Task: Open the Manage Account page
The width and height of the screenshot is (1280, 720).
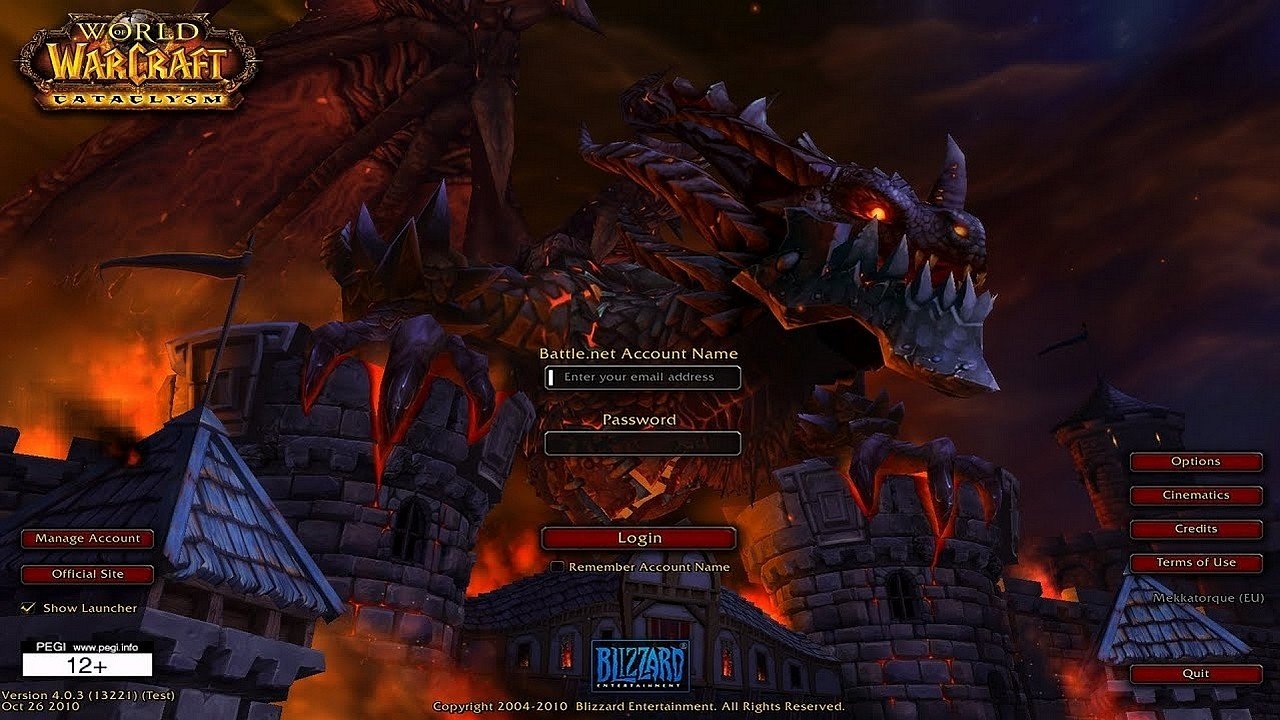Action: tap(86, 538)
